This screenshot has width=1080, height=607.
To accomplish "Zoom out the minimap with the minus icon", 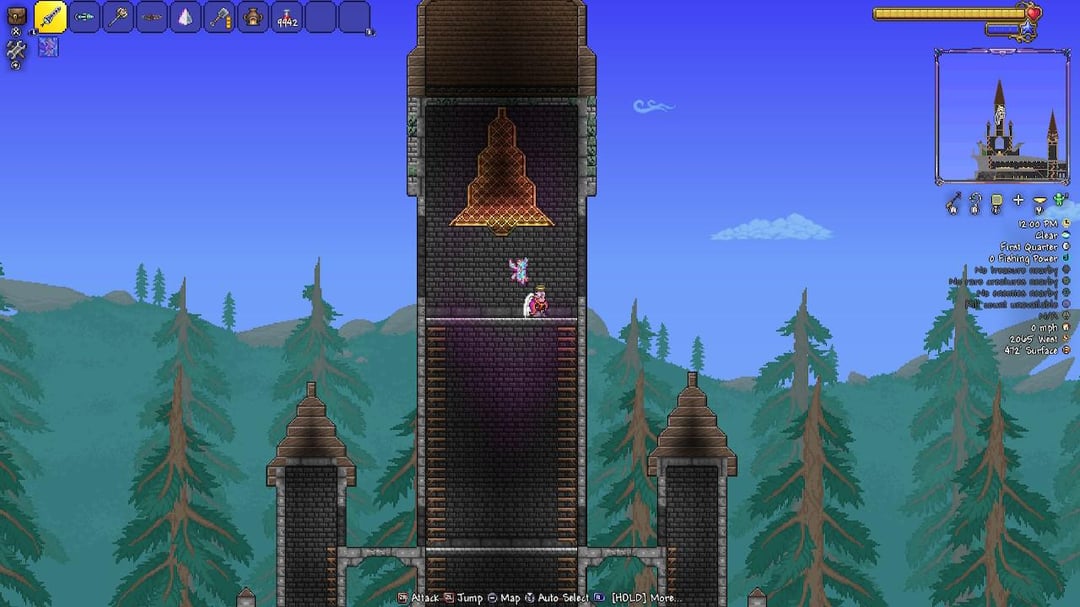I will [x=1040, y=201].
